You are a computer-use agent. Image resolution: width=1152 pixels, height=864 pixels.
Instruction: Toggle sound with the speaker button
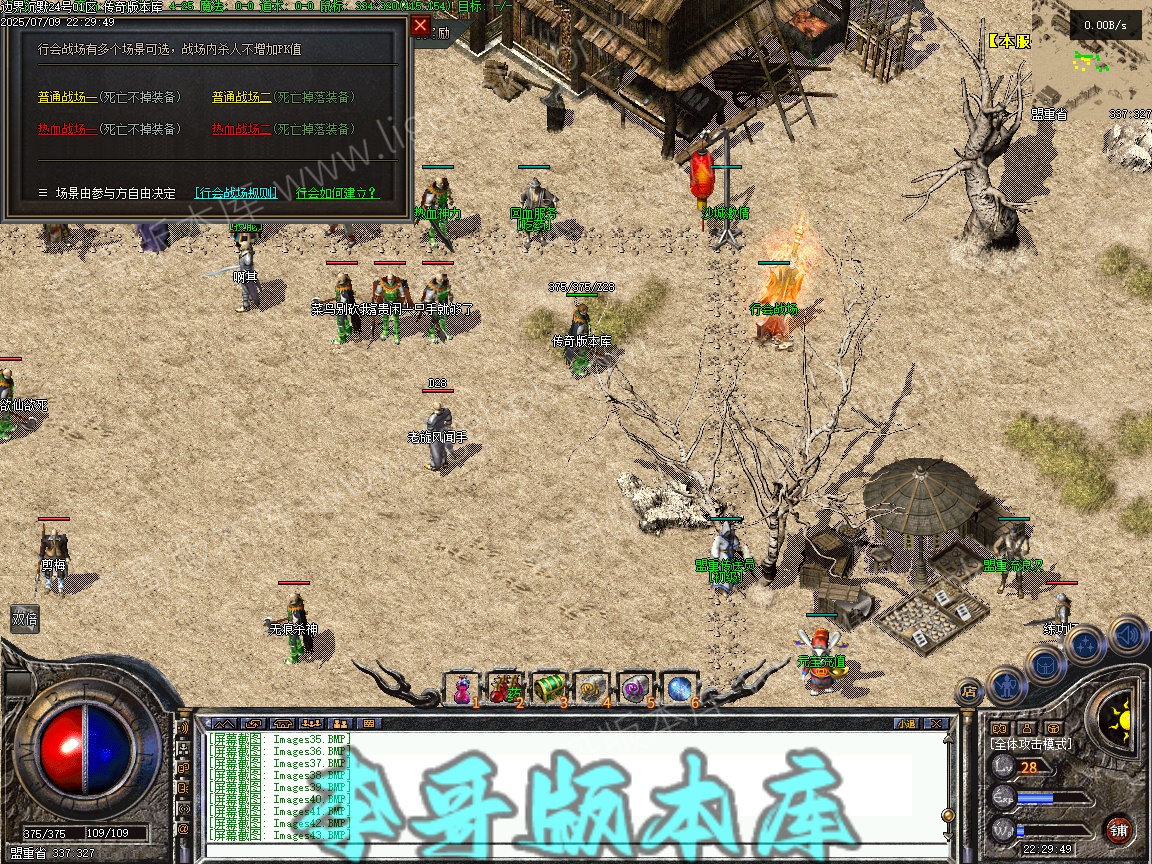click(x=1127, y=634)
